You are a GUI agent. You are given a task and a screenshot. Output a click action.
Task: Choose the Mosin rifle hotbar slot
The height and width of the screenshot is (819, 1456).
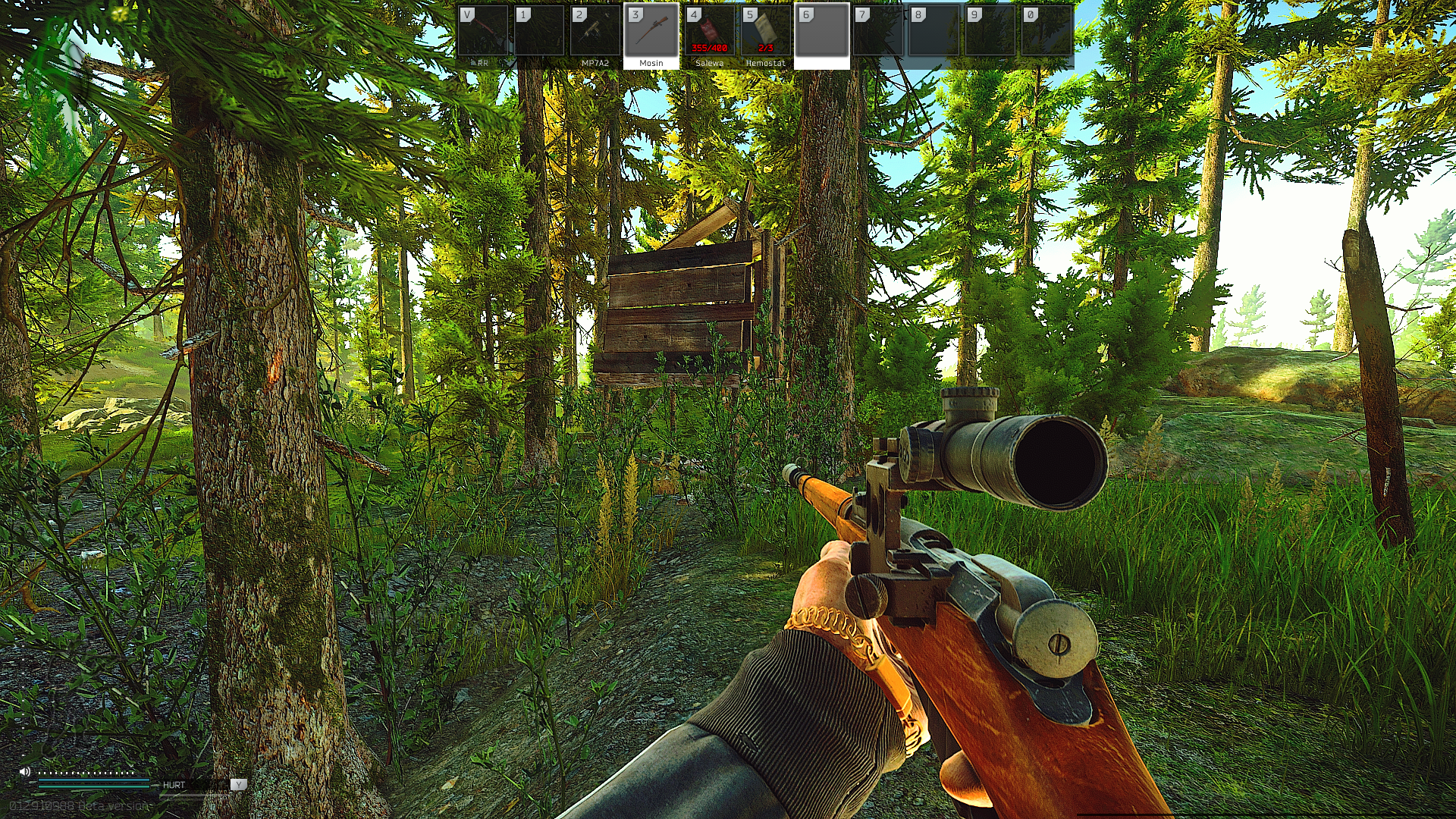coord(651,34)
